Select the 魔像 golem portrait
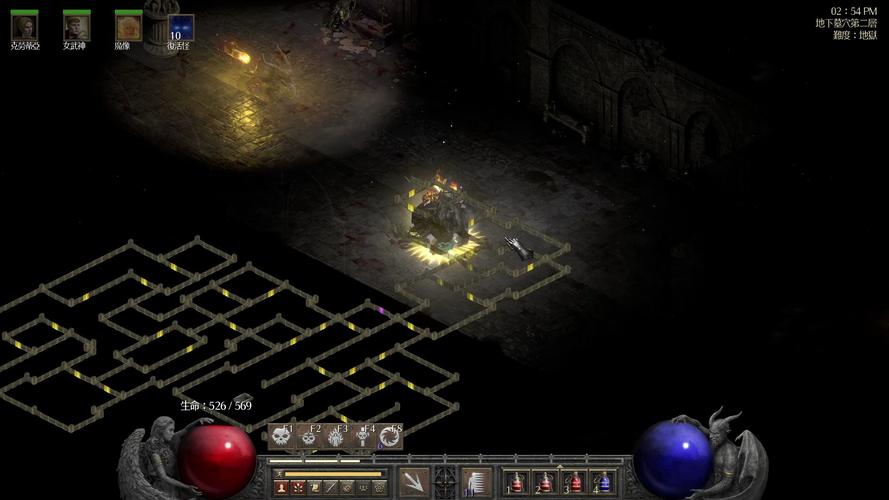The image size is (889, 500). 127,26
